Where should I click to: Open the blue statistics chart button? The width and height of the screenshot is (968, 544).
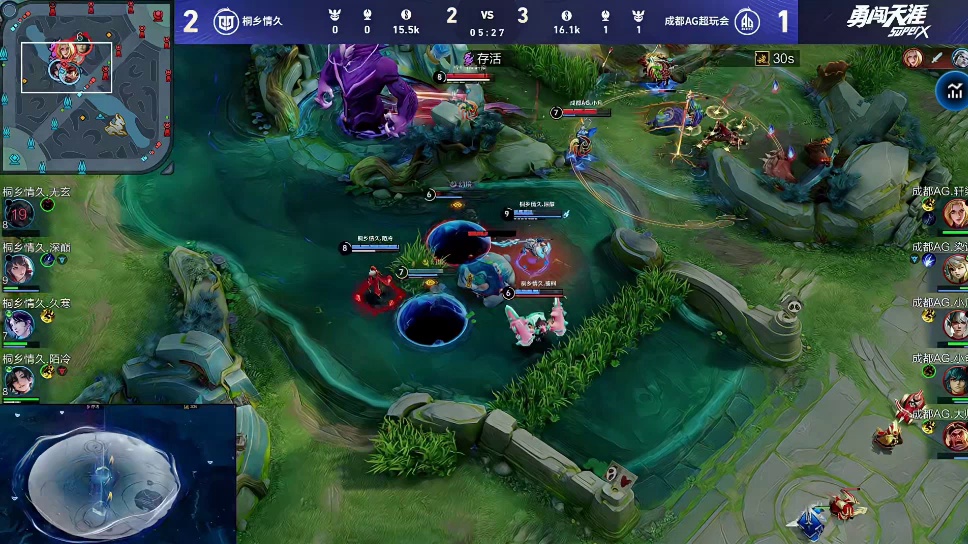[x=950, y=91]
